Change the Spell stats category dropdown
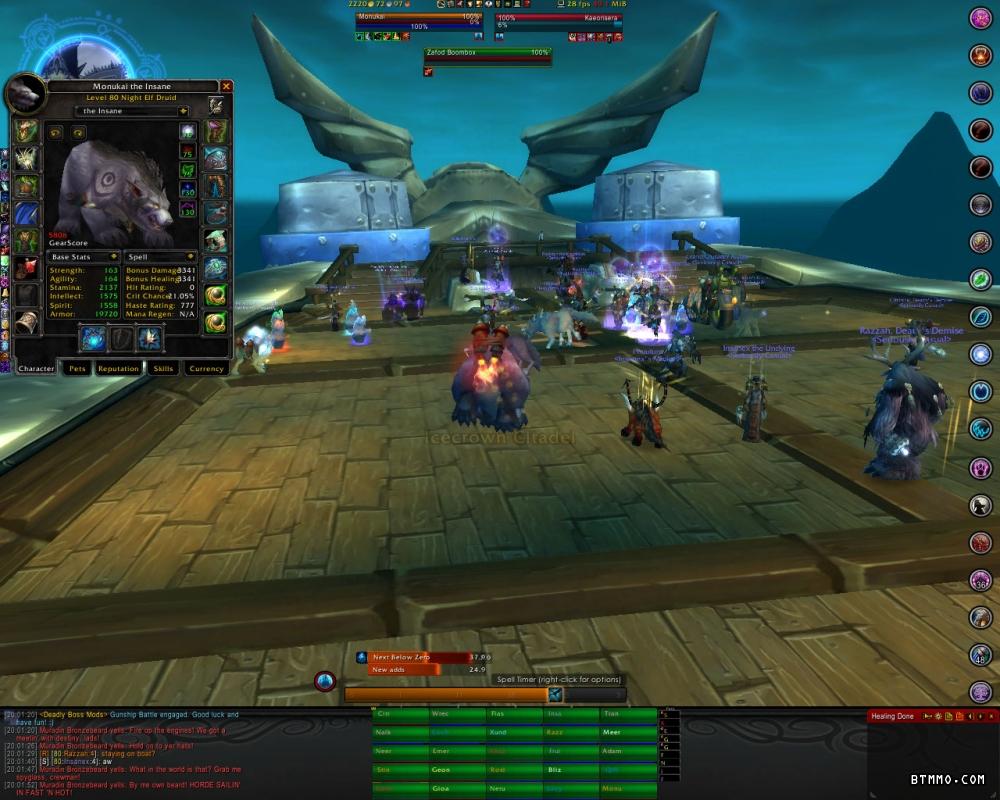1000x800 pixels. coord(161,257)
